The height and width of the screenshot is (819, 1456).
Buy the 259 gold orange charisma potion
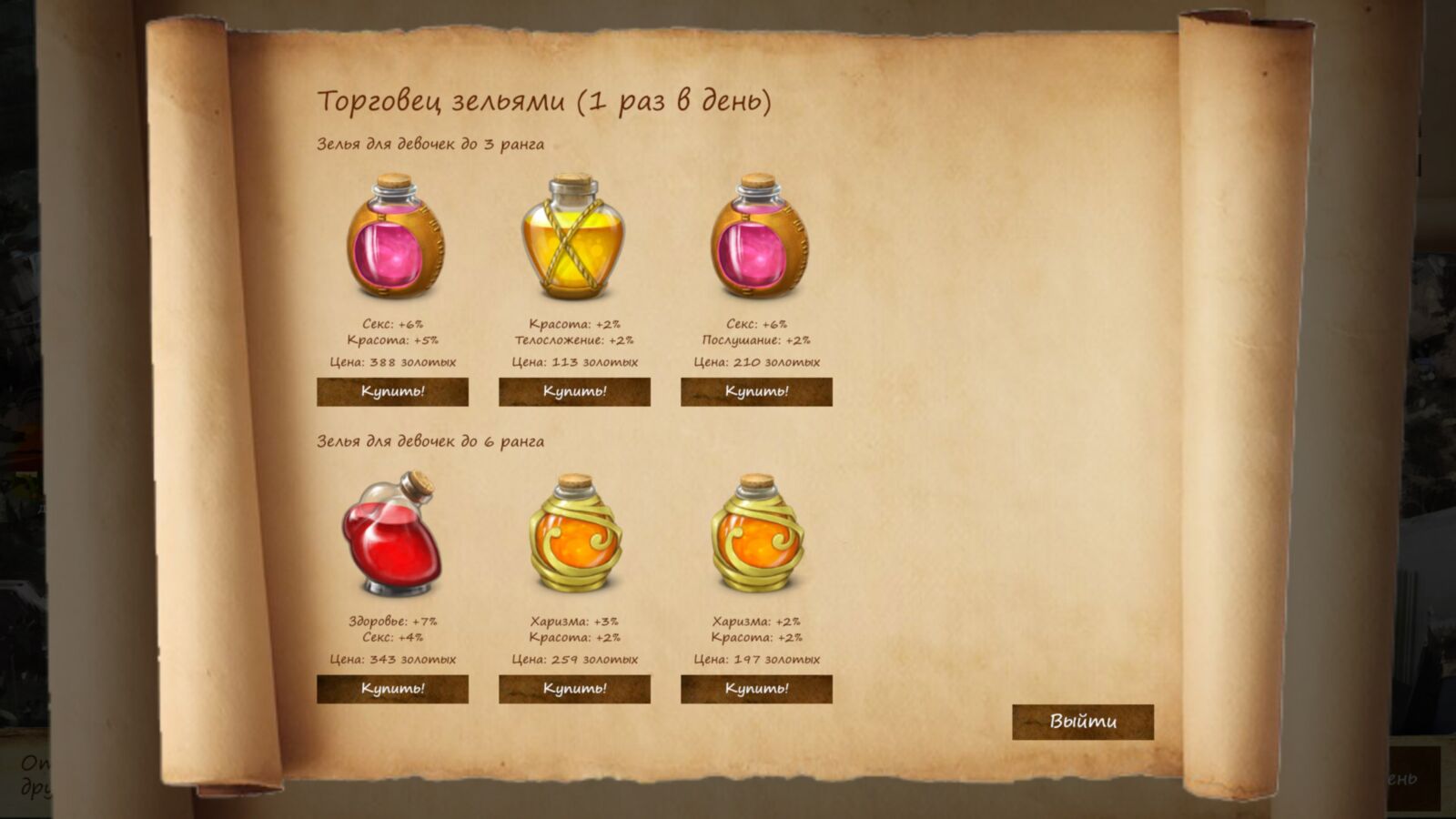[574, 689]
